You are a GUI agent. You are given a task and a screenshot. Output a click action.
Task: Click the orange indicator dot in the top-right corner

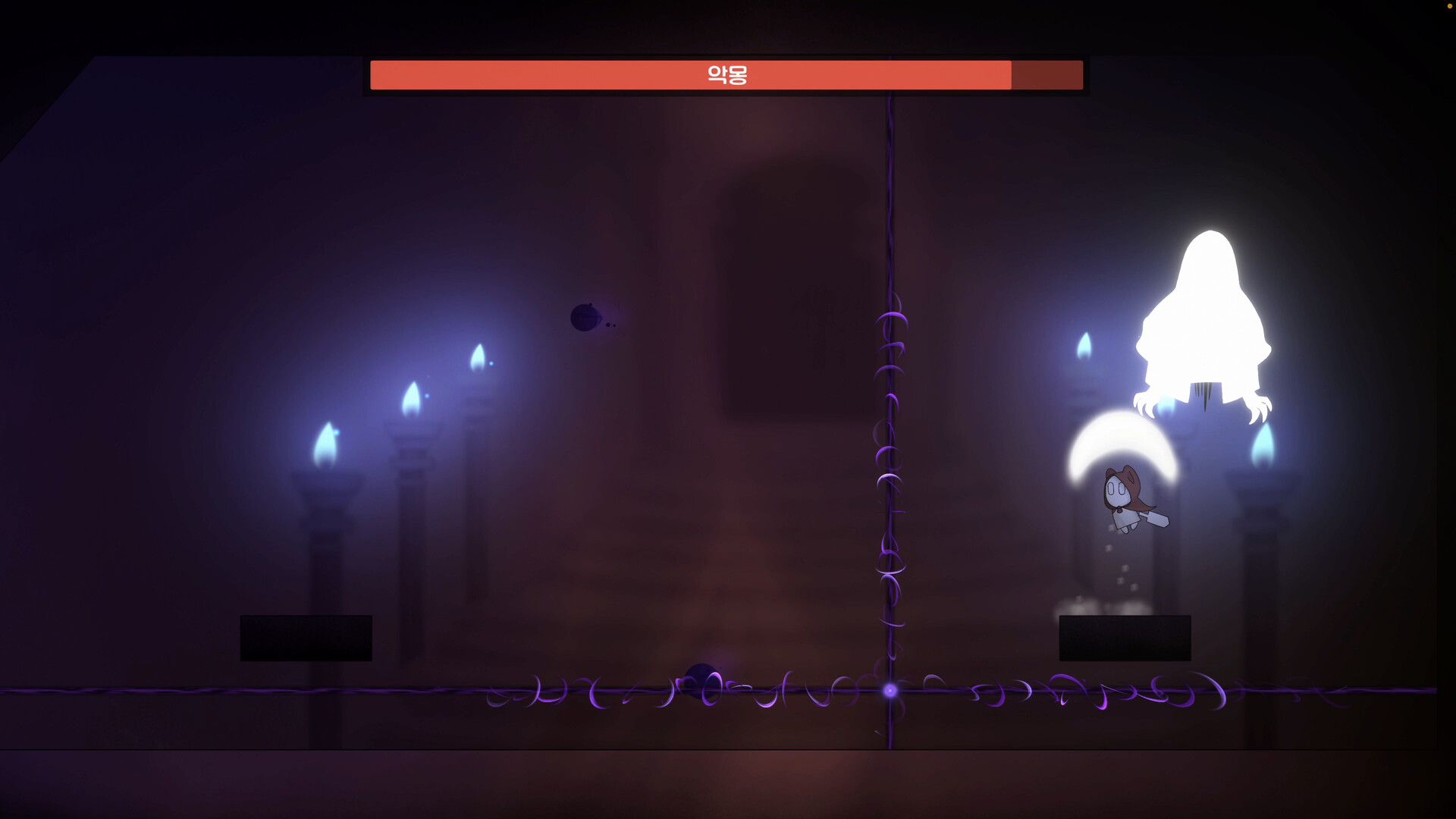point(1451,5)
